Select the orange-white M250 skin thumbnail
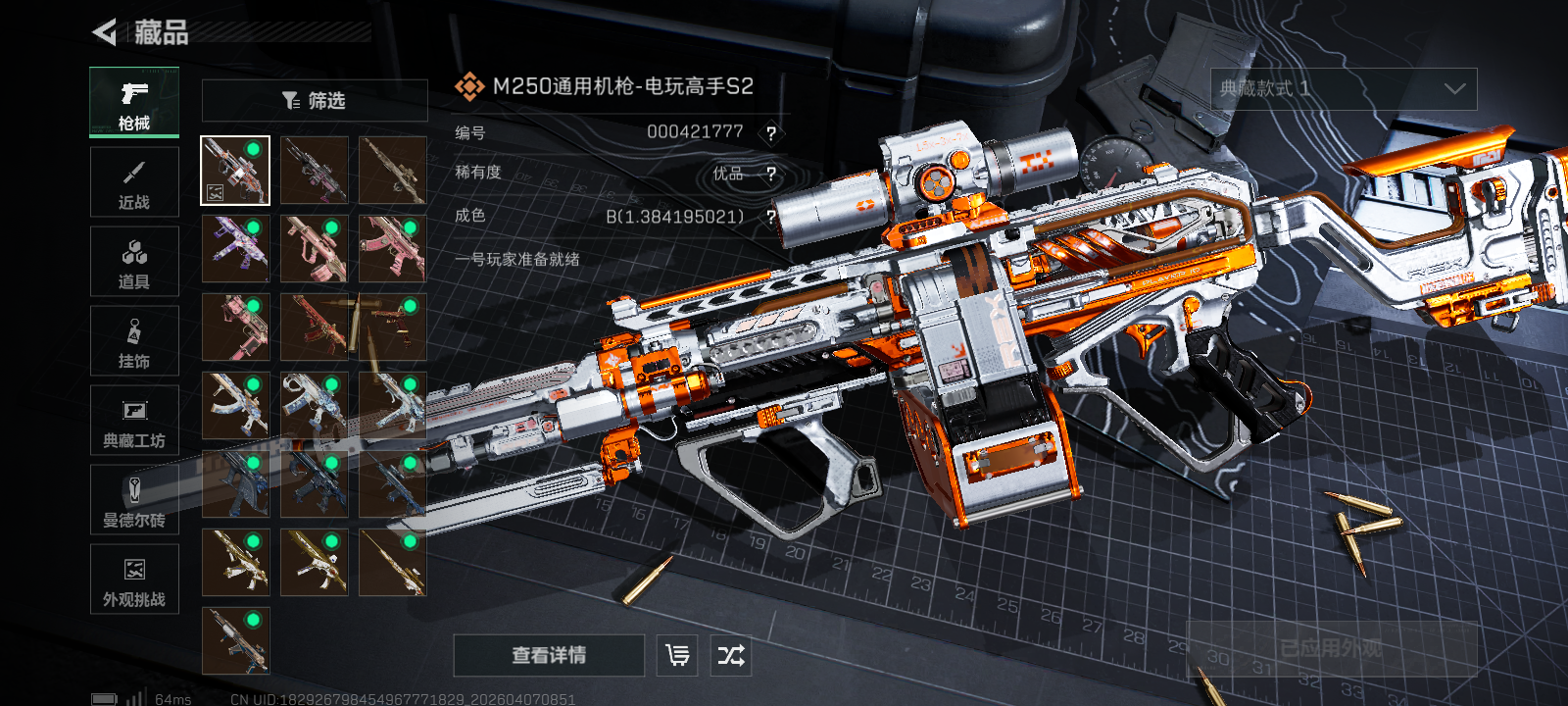This screenshot has width=1568, height=706. click(x=235, y=171)
